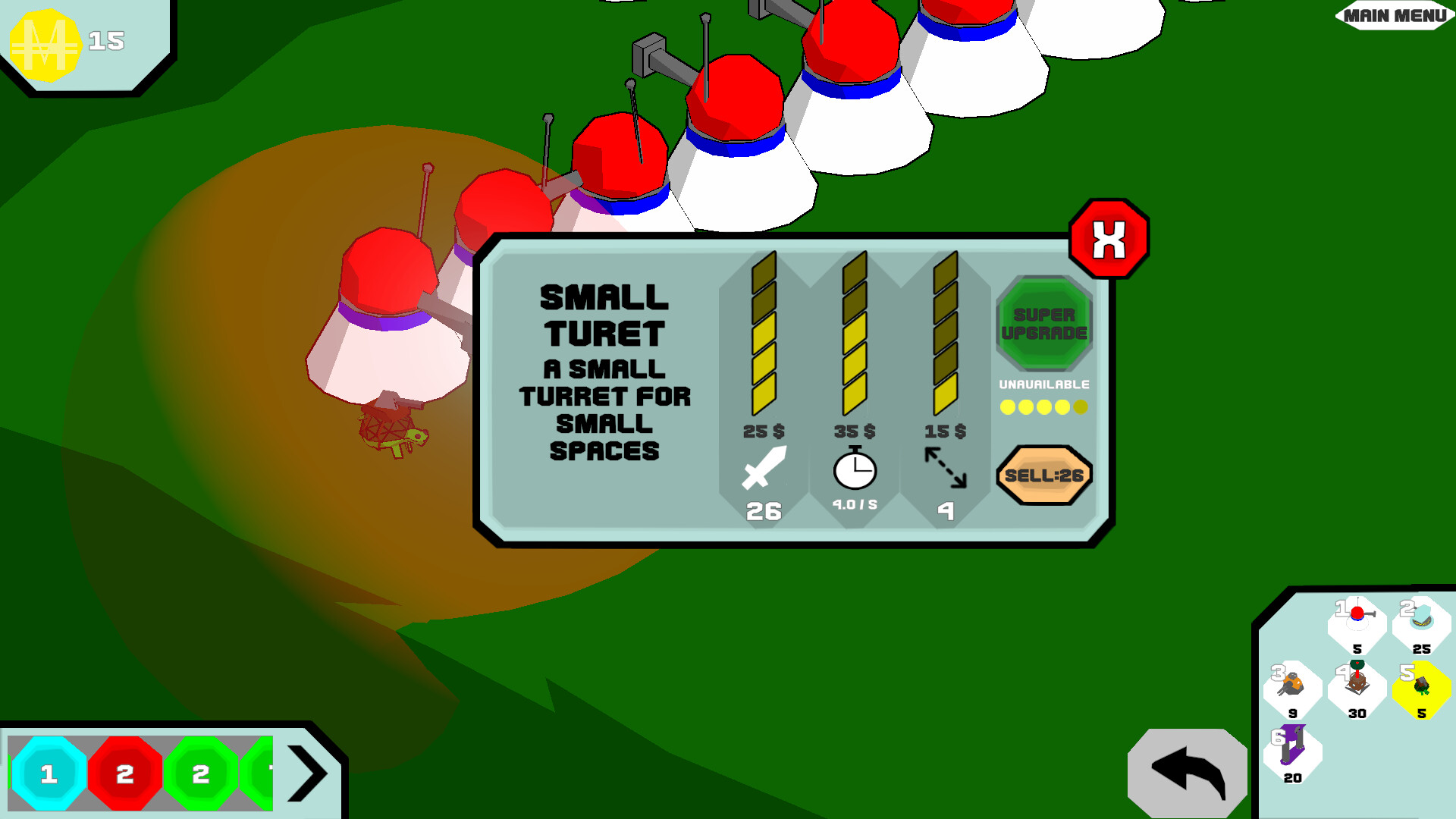Click the sword damage stat icon

[x=765, y=470]
